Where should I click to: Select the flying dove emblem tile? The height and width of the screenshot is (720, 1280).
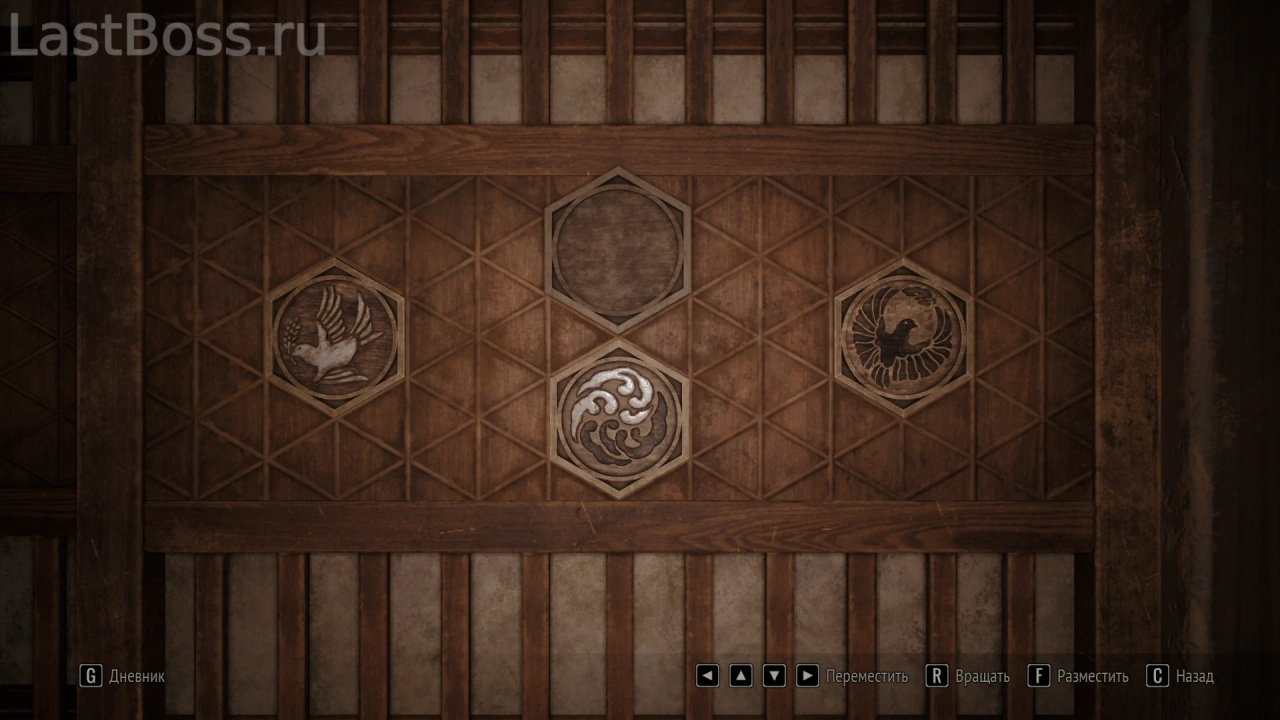point(335,337)
